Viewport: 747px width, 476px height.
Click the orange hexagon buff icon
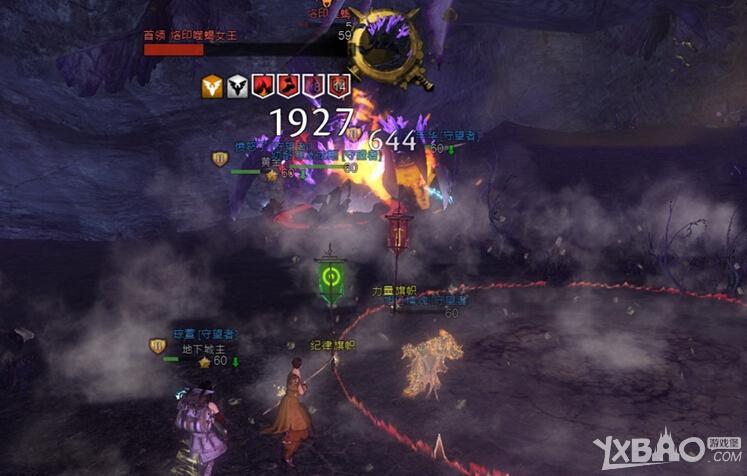(x=213, y=87)
